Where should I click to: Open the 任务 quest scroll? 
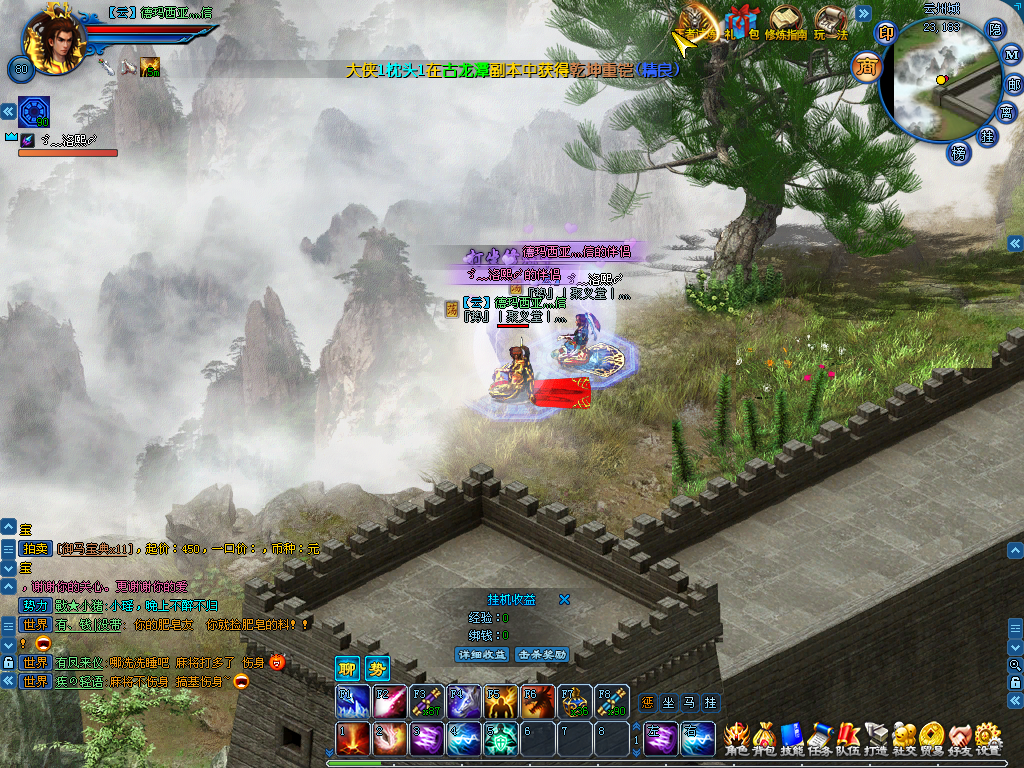point(820,738)
